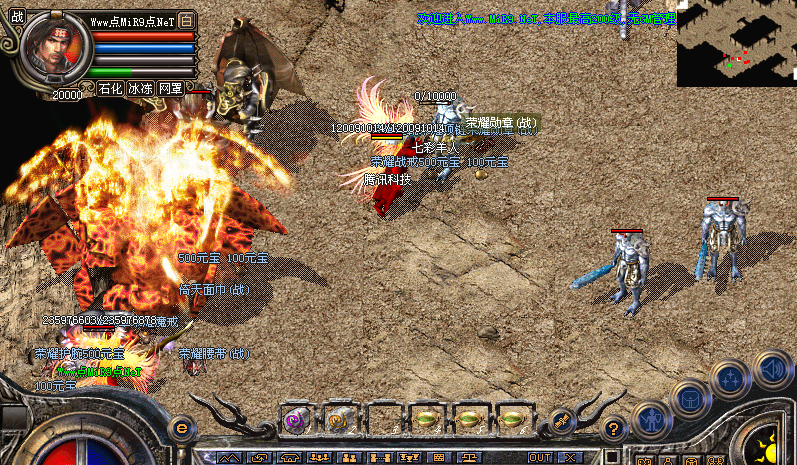Toggle the 冰冻 status button

[140, 88]
